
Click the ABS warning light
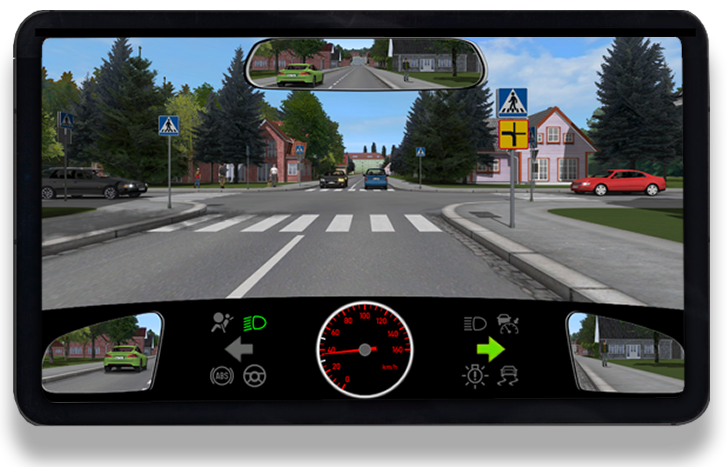[221, 376]
